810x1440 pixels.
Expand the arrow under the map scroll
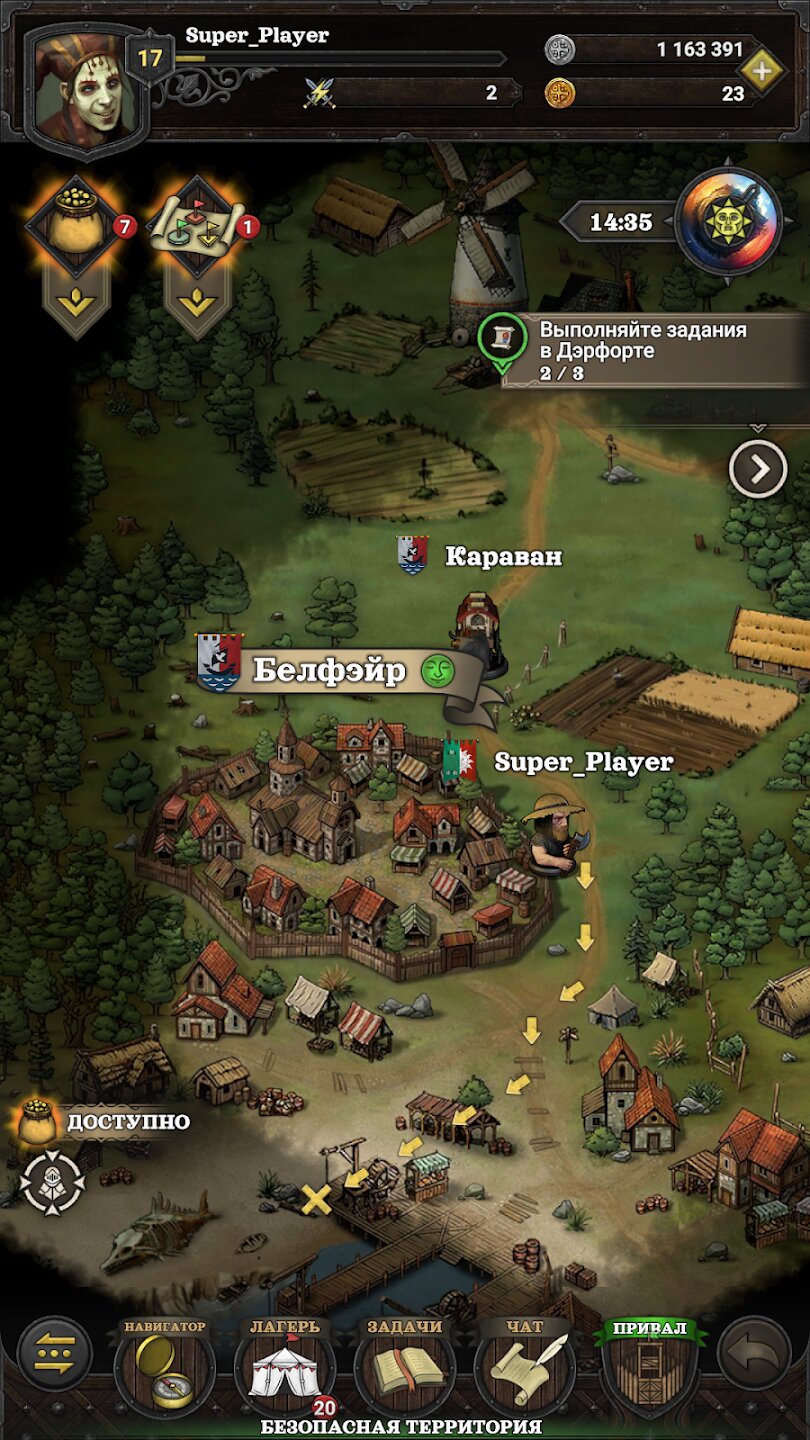(x=197, y=301)
